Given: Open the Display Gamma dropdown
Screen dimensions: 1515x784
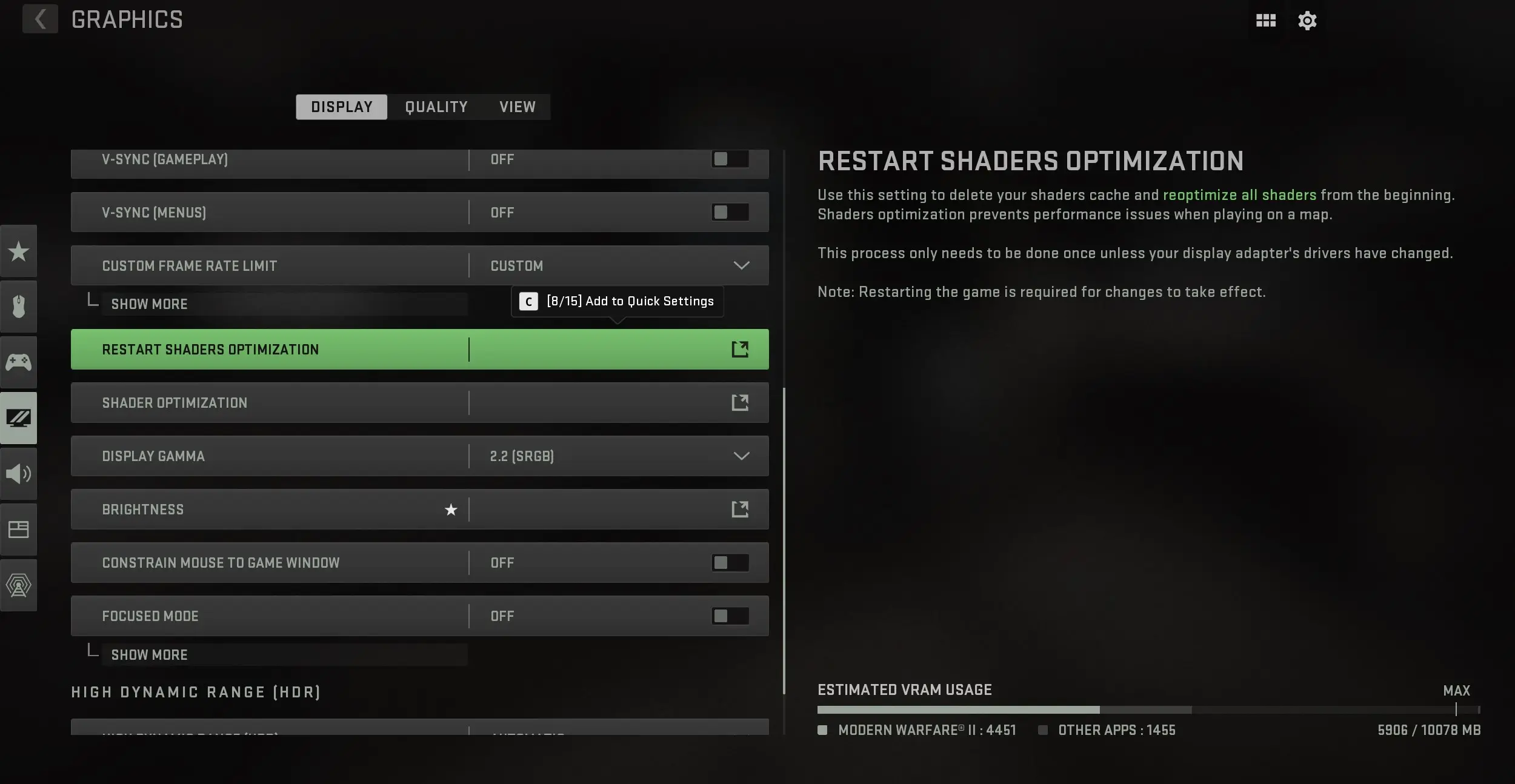Looking at the screenshot, I should click(x=741, y=456).
